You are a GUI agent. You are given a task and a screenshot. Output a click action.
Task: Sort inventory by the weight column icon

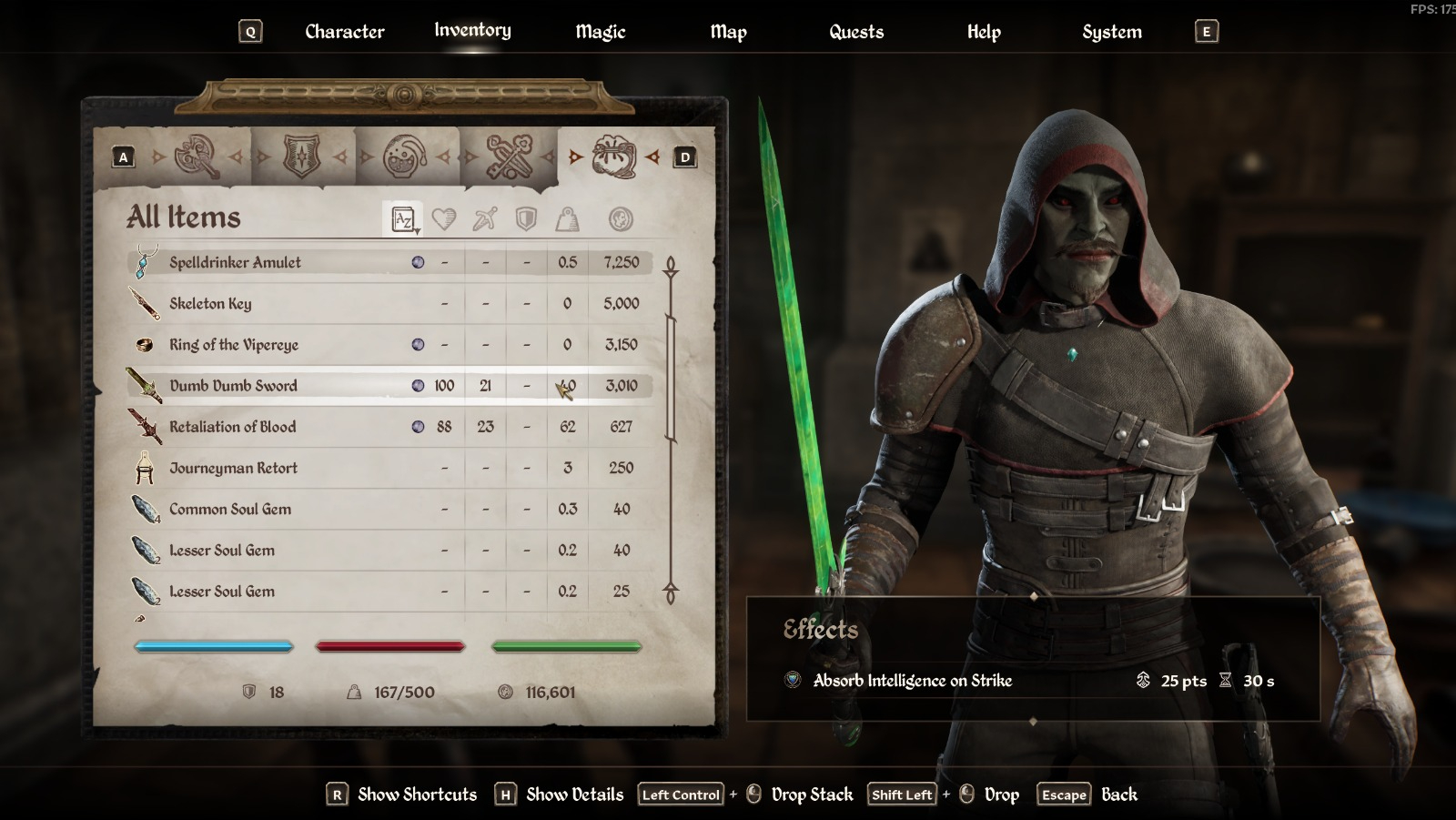click(567, 219)
